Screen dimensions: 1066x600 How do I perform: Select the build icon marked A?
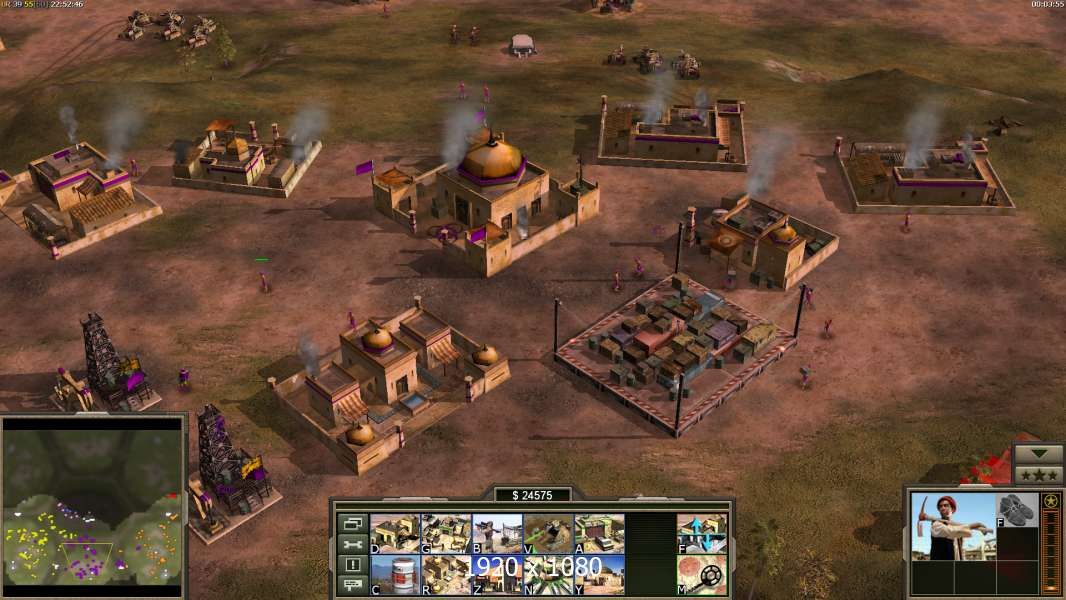coord(599,533)
